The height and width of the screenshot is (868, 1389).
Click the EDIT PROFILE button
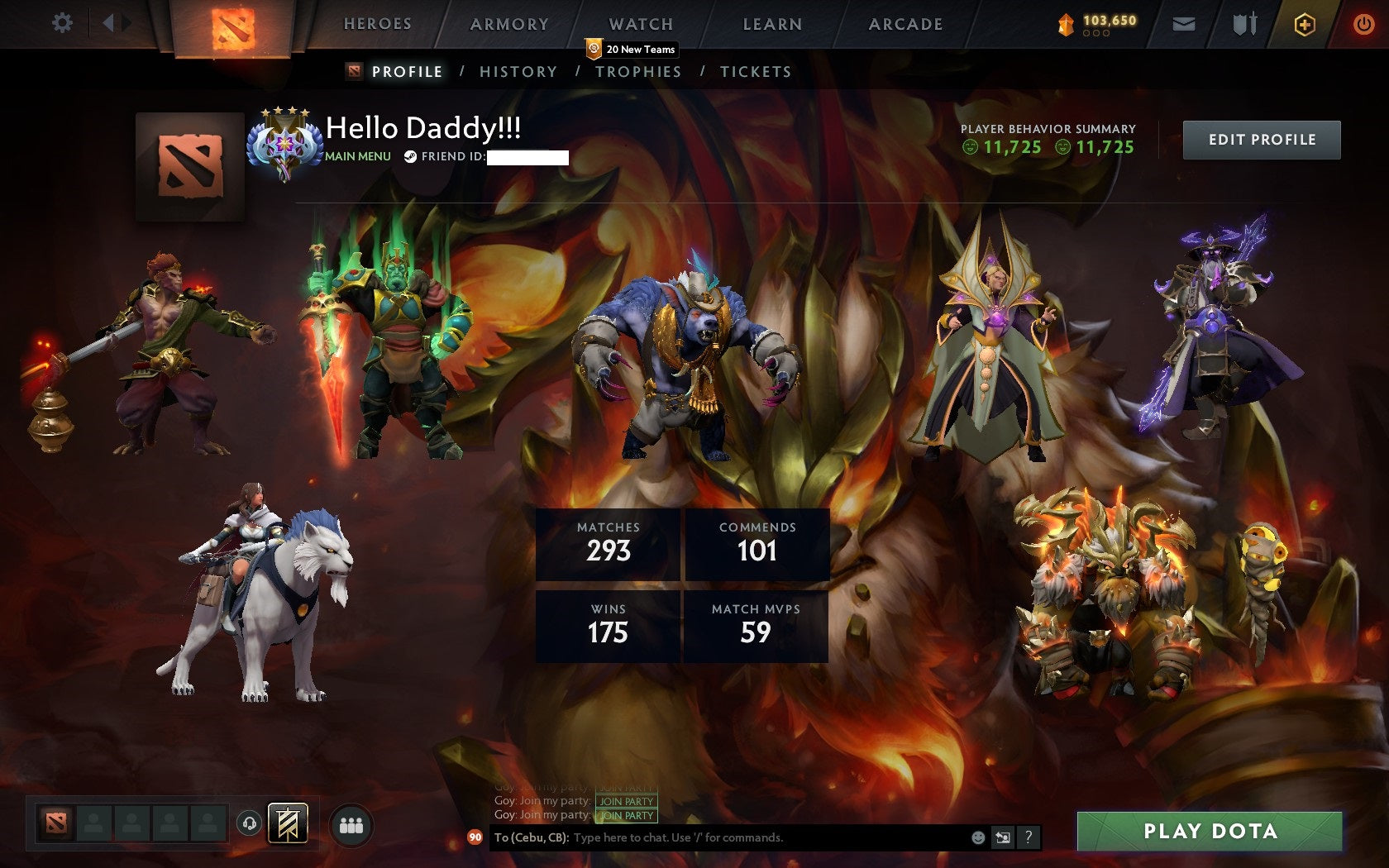[x=1261, y=140]
